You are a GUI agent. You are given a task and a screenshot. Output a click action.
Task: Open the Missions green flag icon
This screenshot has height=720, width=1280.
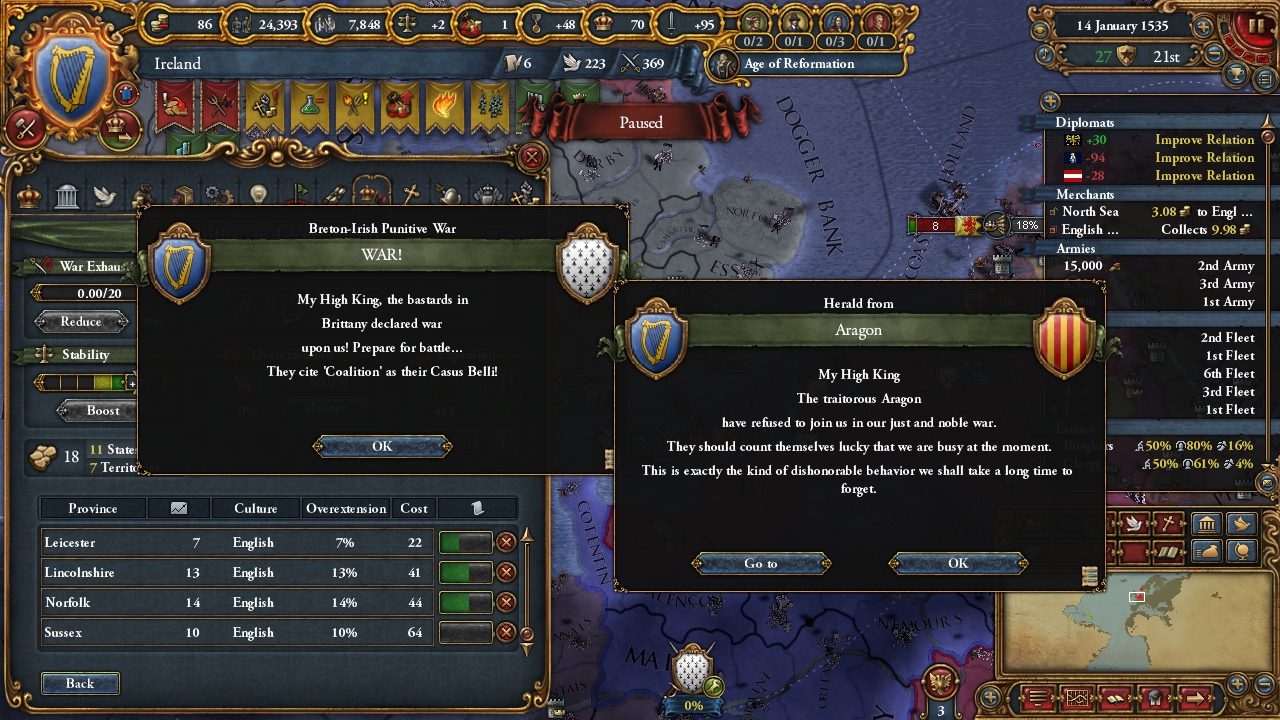tap(299, 193)
